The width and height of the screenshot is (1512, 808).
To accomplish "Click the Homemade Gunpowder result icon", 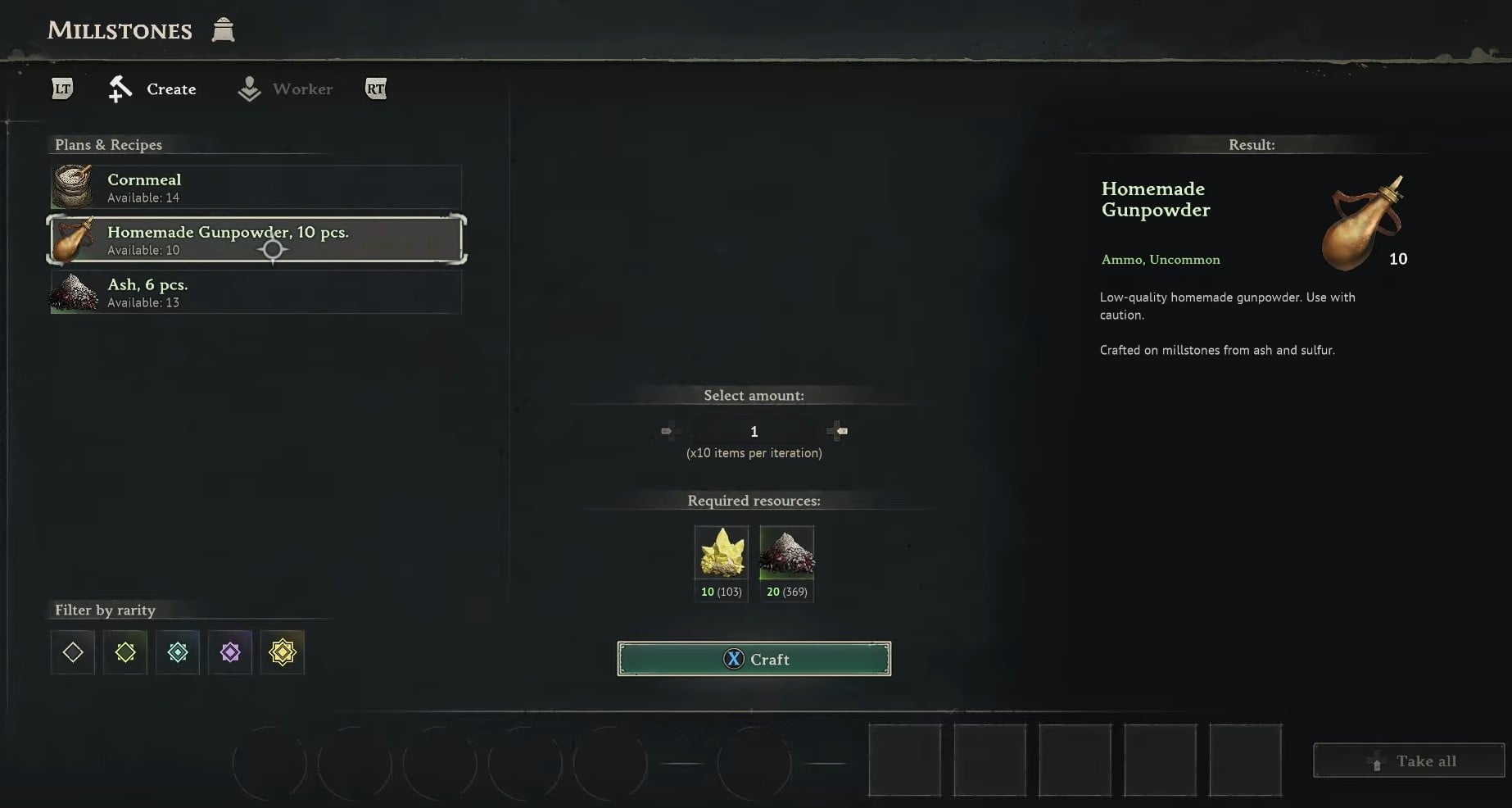I will tap(1362, 223).
